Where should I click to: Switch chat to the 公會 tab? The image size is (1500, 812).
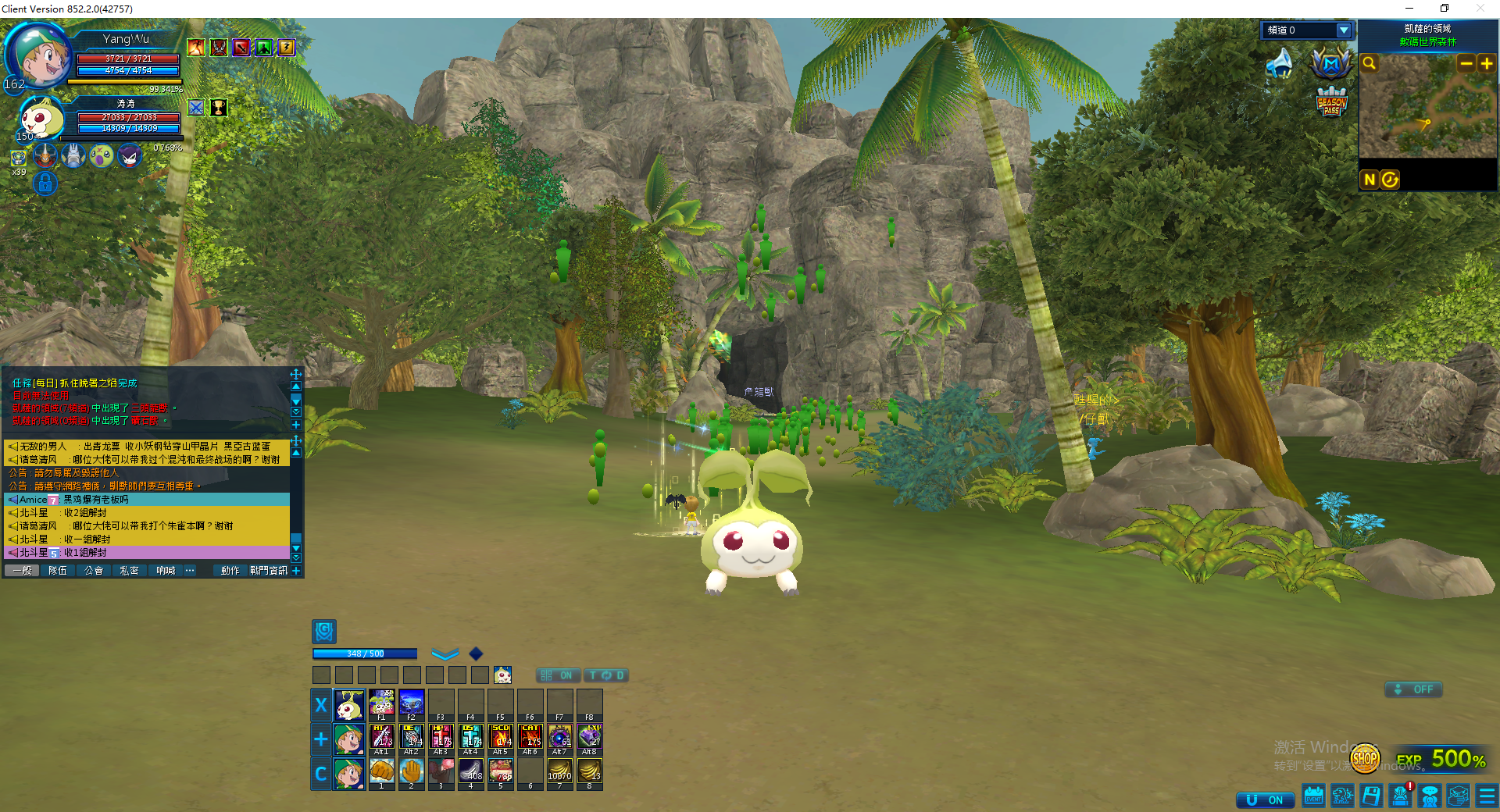click(94, 571)
